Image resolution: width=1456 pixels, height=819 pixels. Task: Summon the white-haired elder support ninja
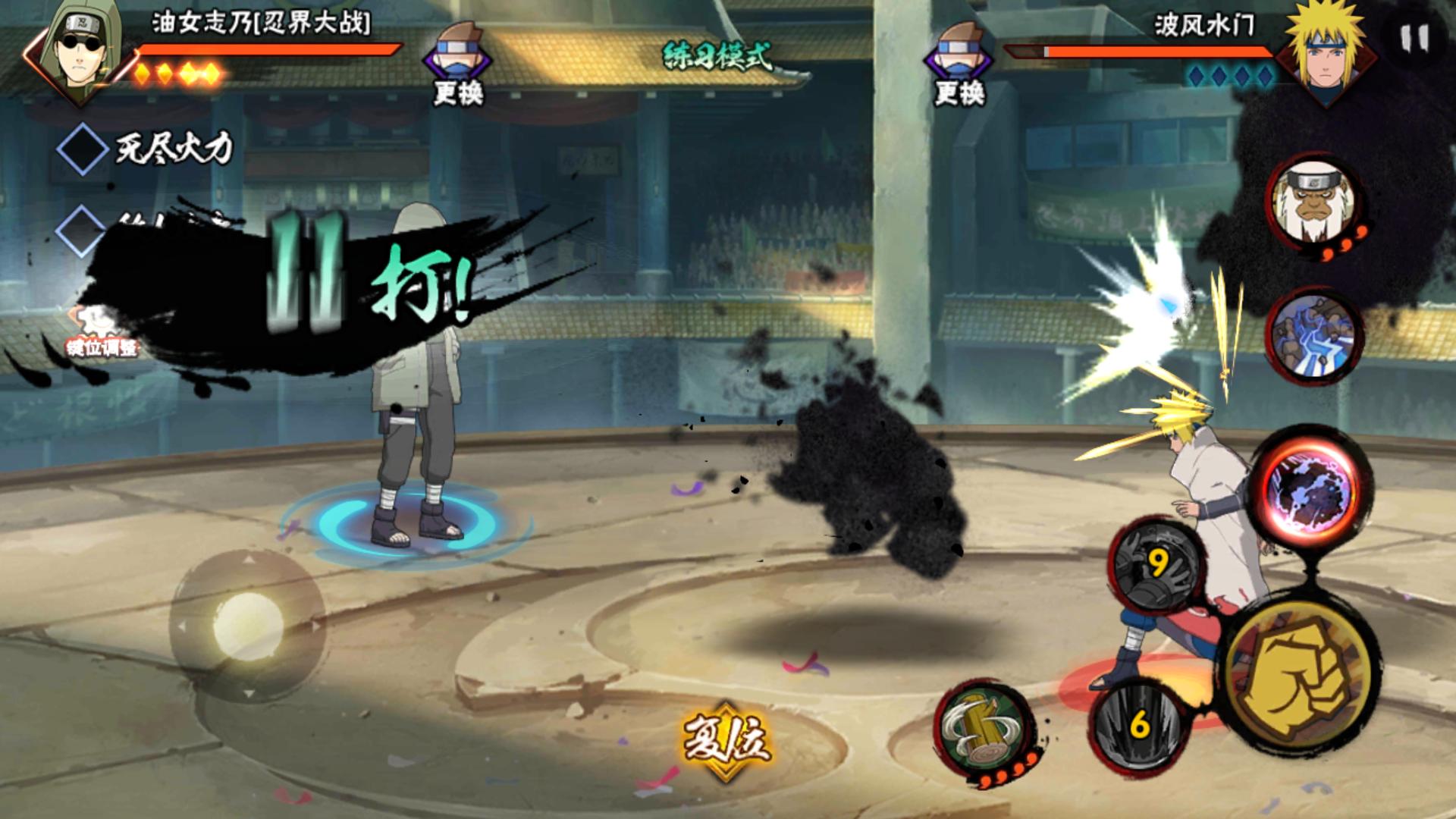(x=1313, y=202)
